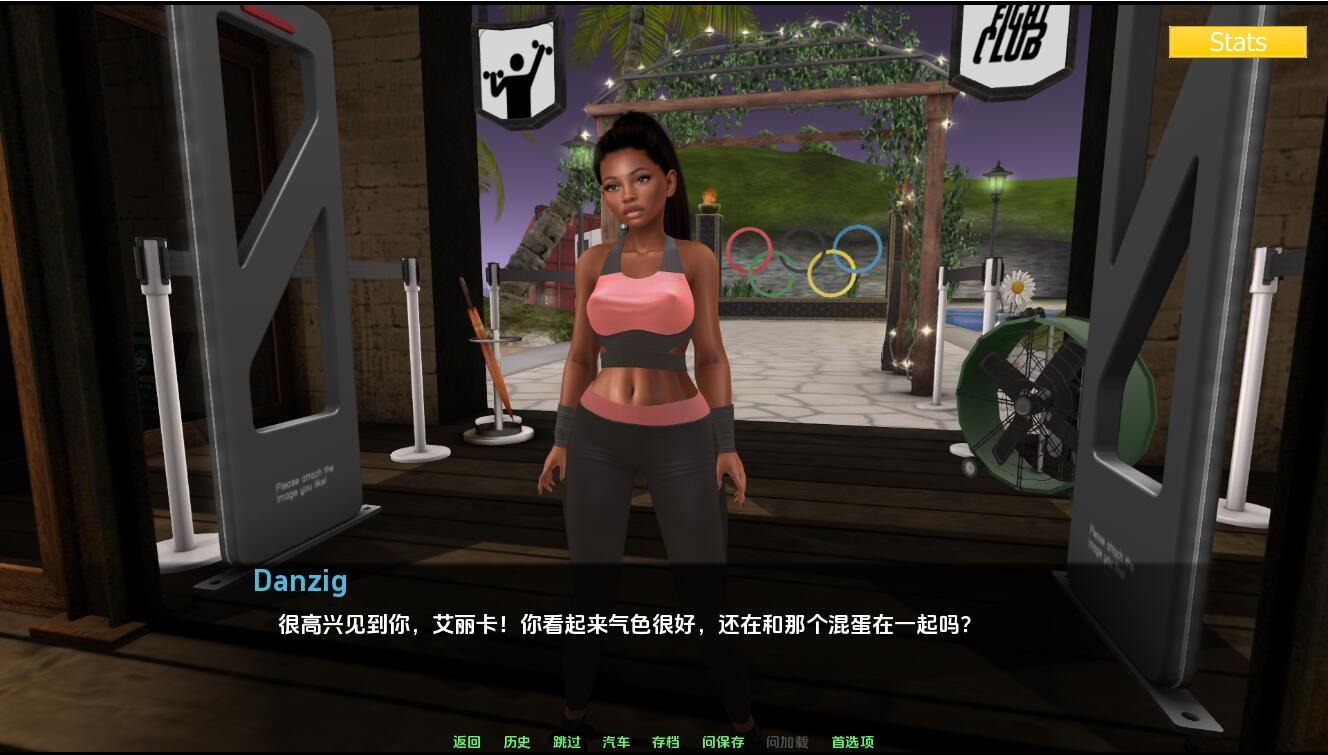Click the woman in pink sportswear

click(640, 330)
